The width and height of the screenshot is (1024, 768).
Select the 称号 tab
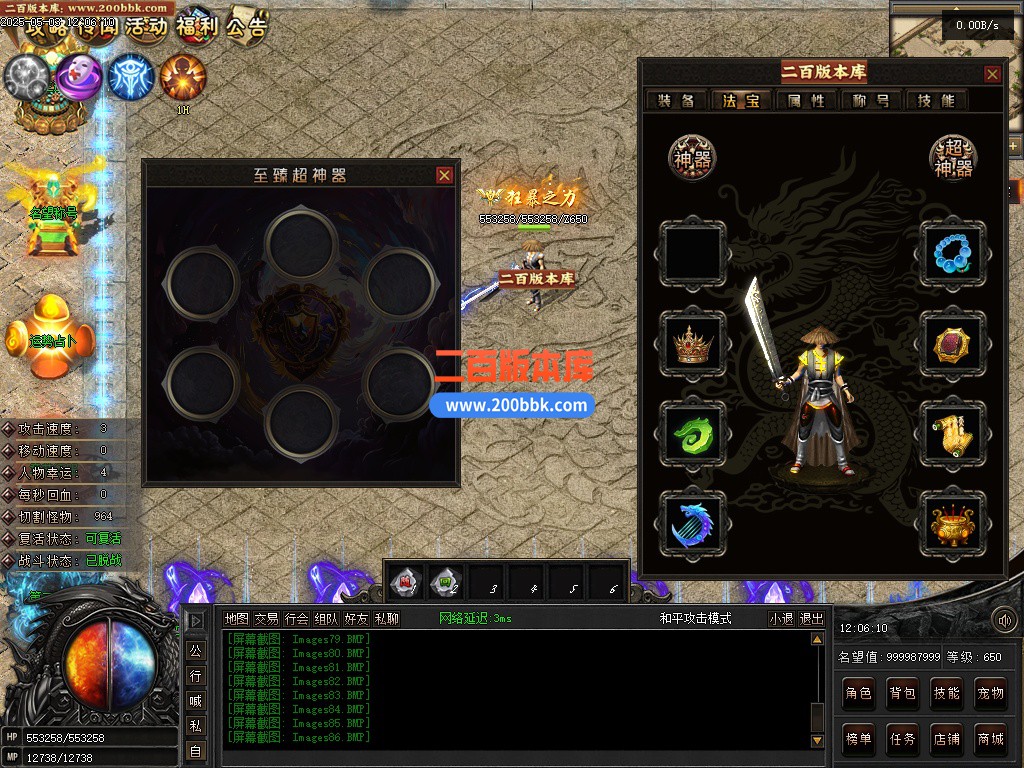871,100
